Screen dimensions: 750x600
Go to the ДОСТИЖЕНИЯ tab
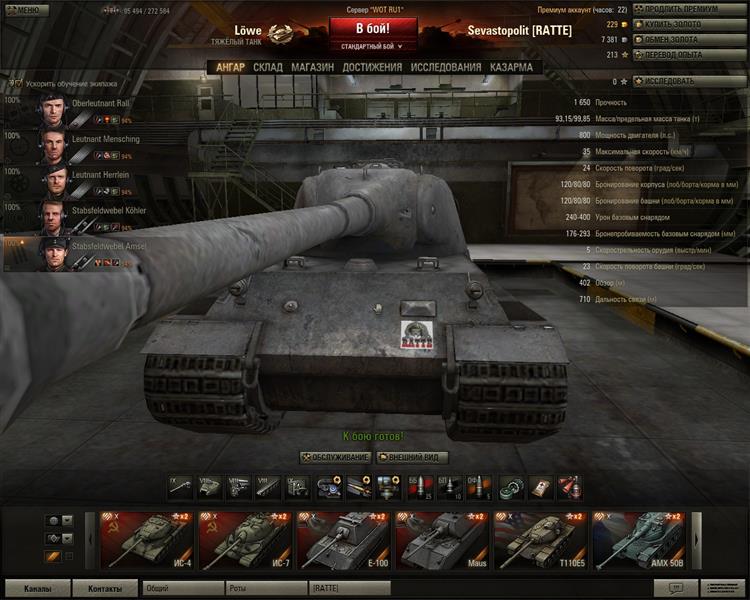(x=372, y=67)
